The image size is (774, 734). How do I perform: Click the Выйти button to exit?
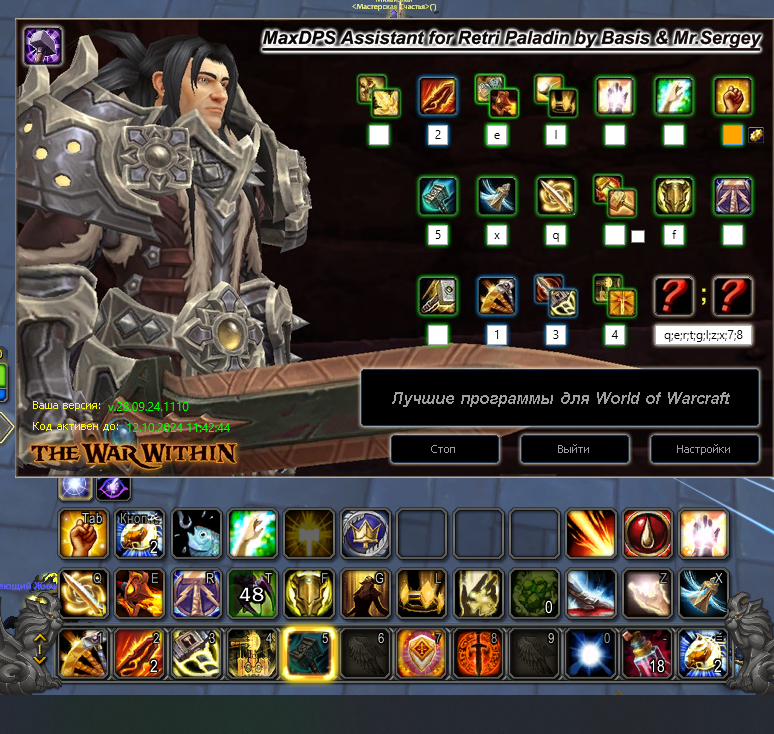pos(573,449)
